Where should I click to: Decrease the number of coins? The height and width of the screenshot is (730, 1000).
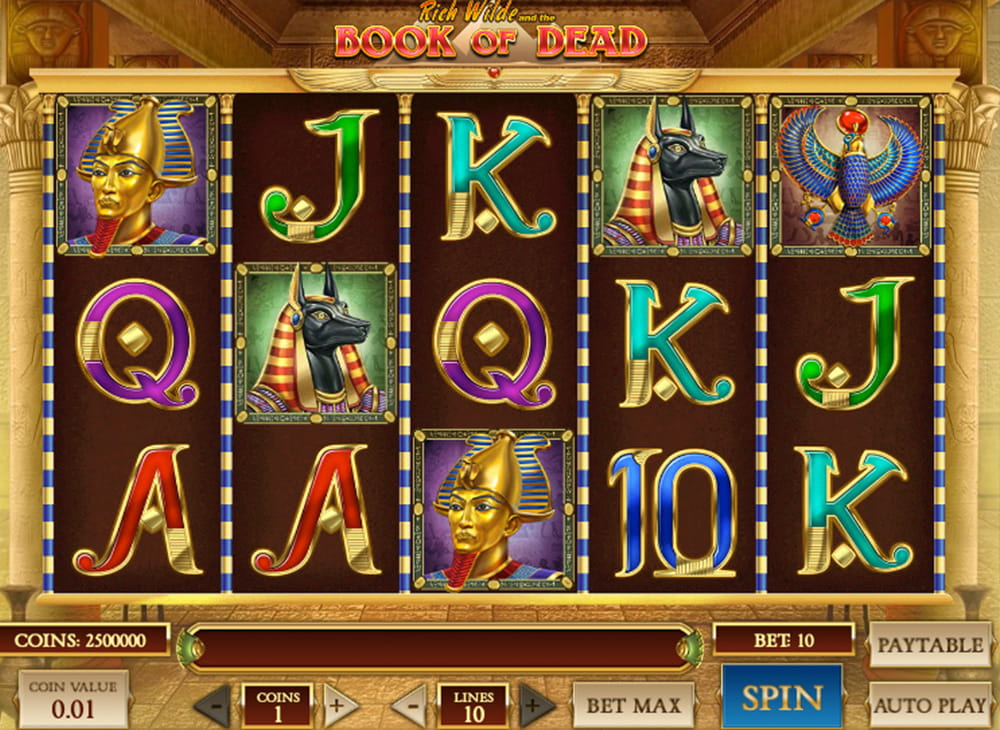point(212,706)
